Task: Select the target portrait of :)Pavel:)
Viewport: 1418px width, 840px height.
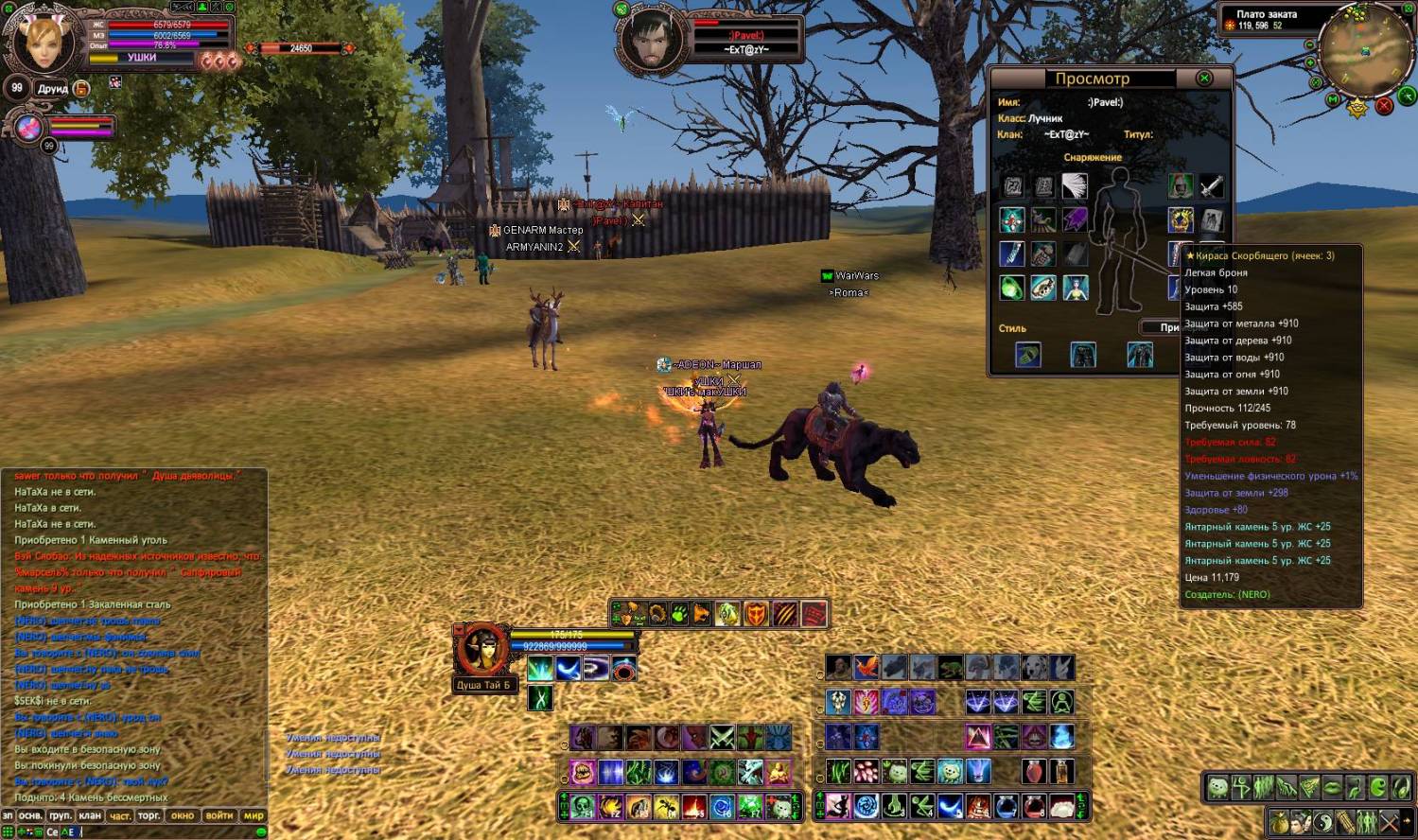Action: click(x=652, y=40)
